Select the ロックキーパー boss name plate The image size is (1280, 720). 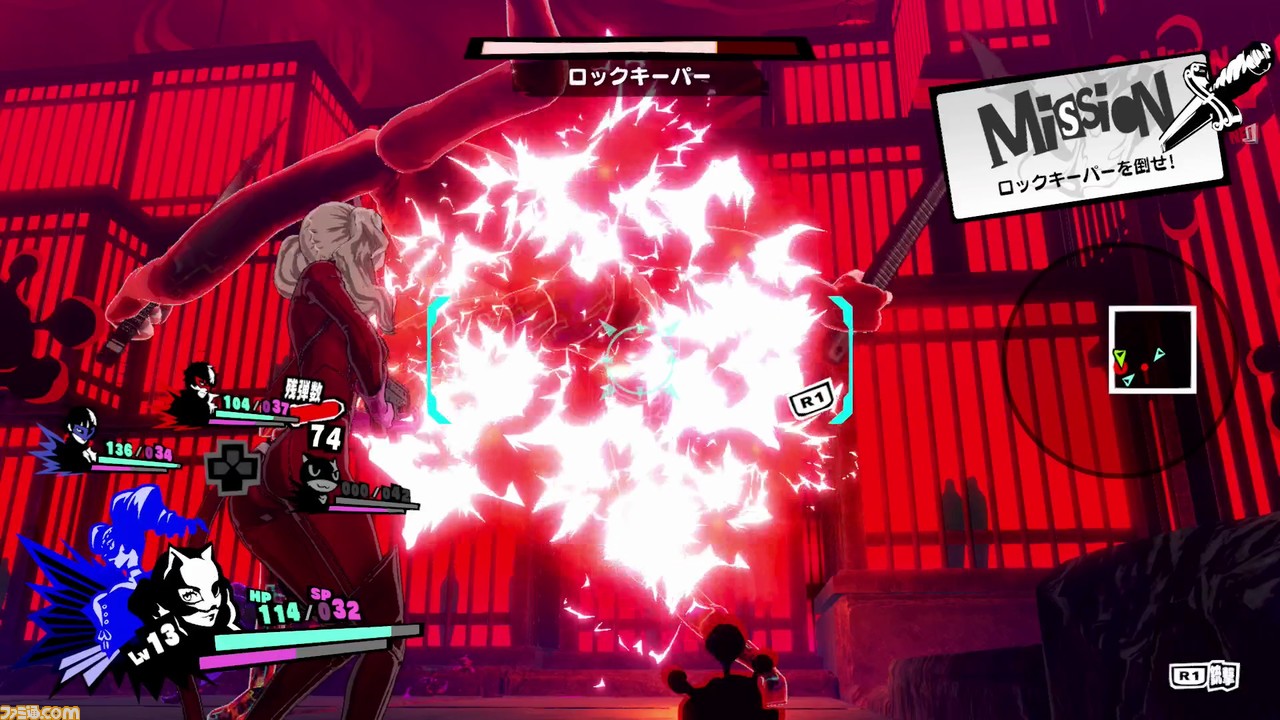[640, 74]
